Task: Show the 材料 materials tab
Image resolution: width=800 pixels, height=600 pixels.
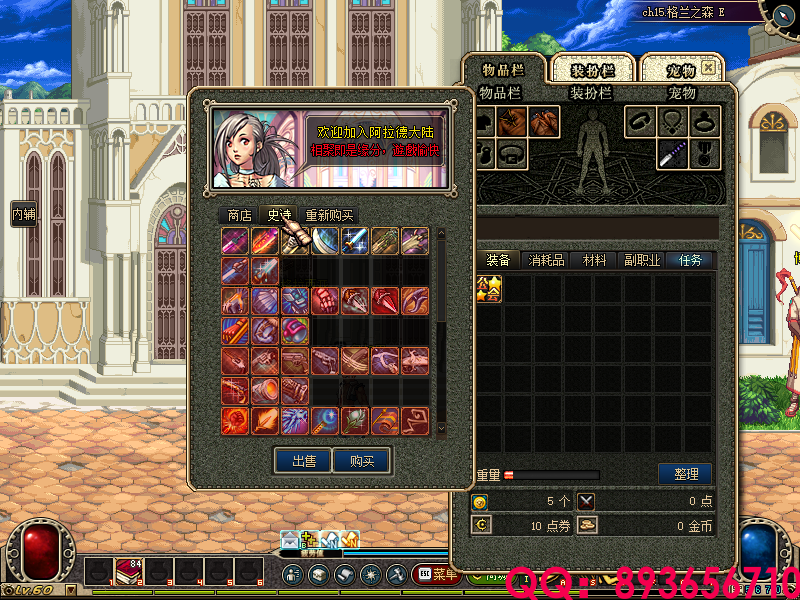Action: [595, 260]
